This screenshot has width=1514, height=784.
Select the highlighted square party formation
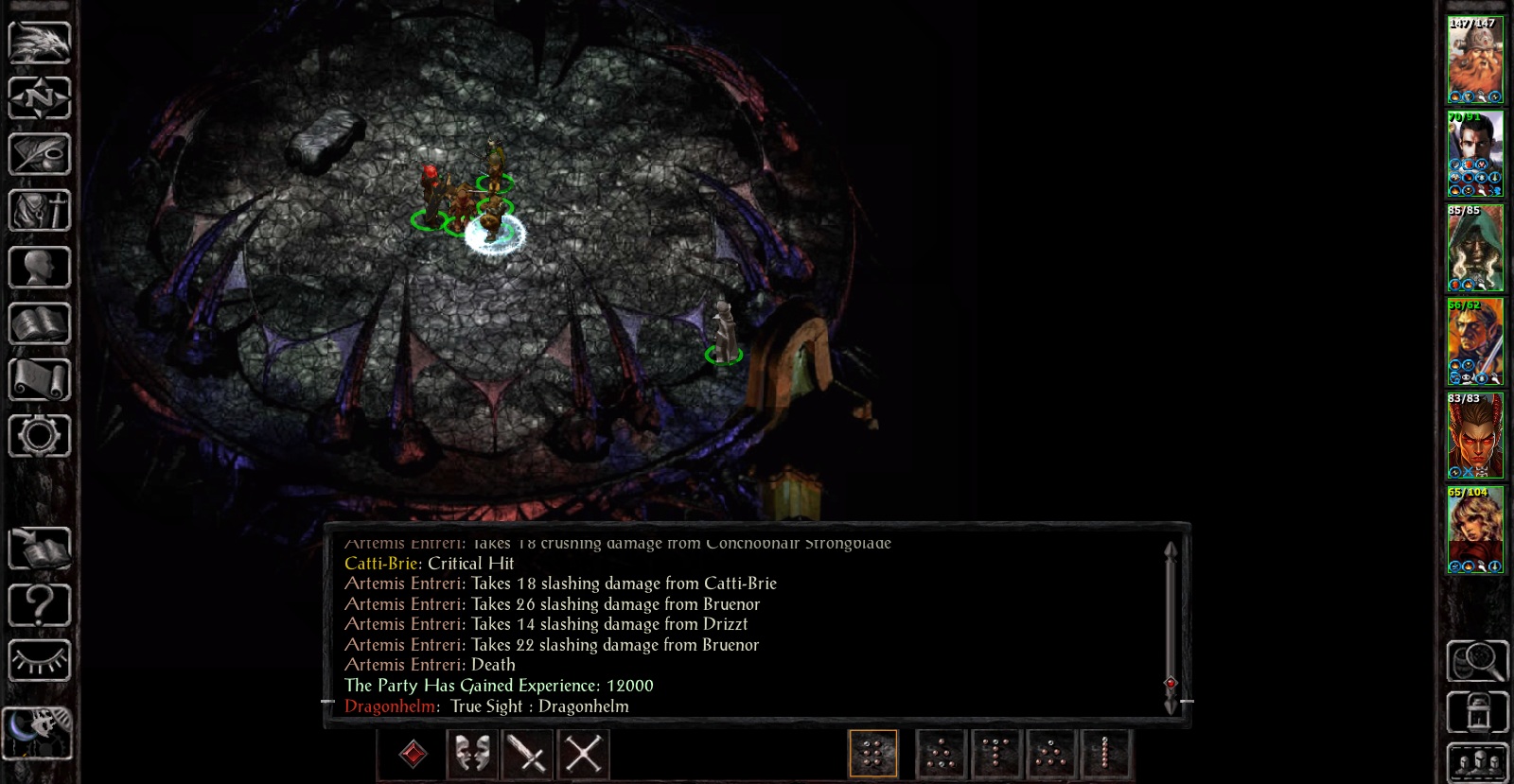pyautogui.click(x=872, y=754)
